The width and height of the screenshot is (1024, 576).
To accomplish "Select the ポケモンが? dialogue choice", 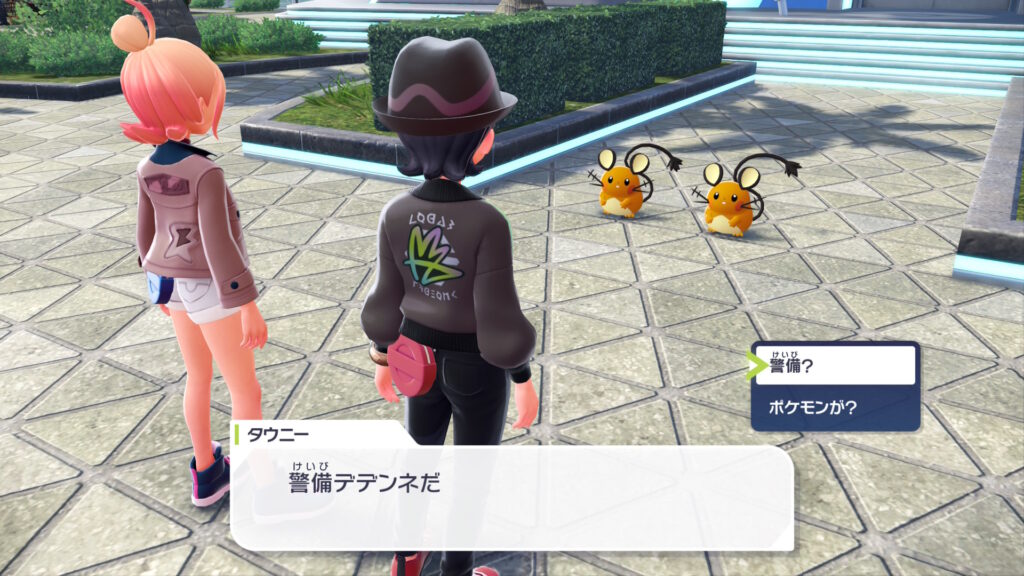I will [x=835, y=407].
